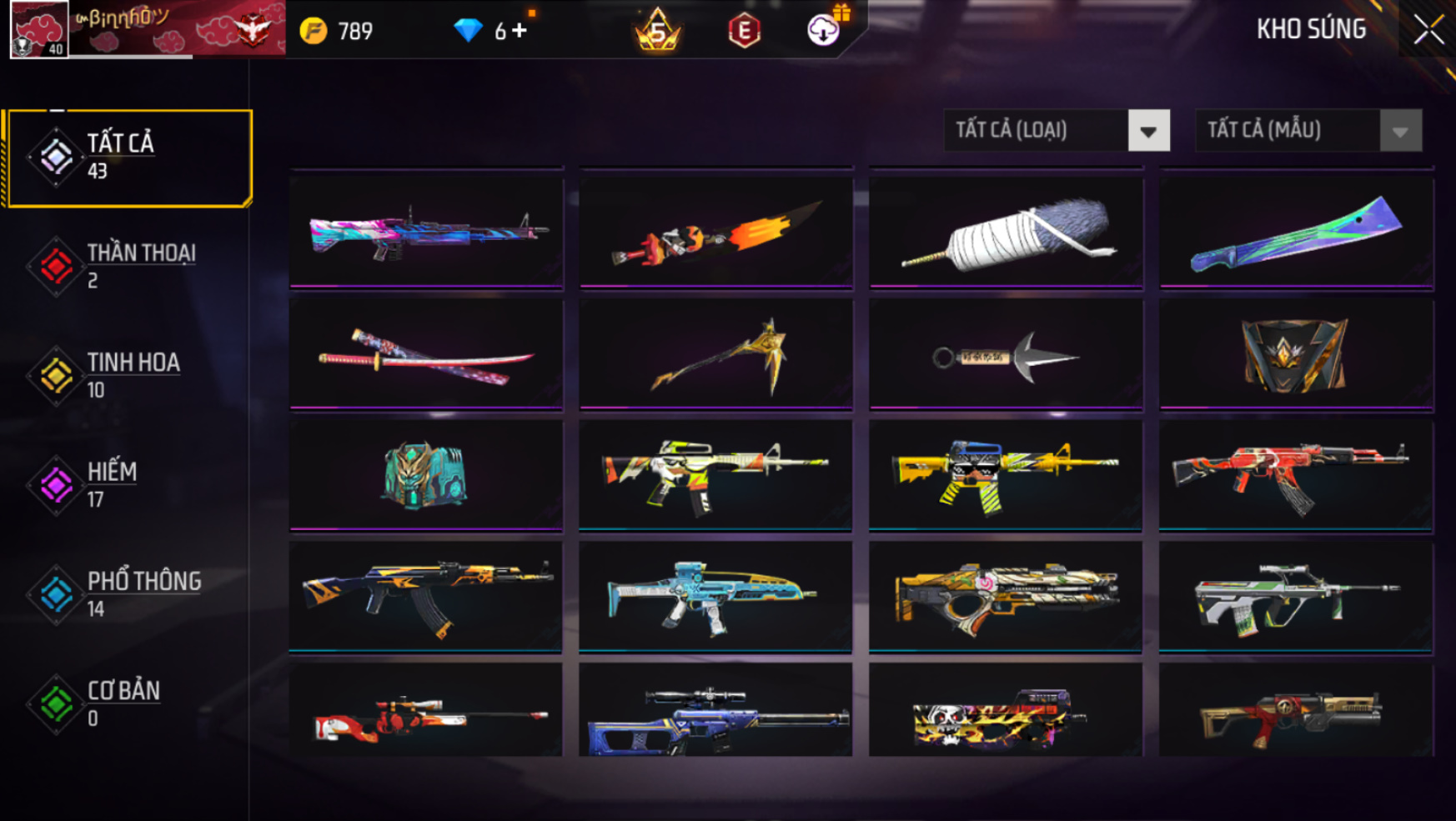Choose the teal loot crate skin

coord(426,475)
